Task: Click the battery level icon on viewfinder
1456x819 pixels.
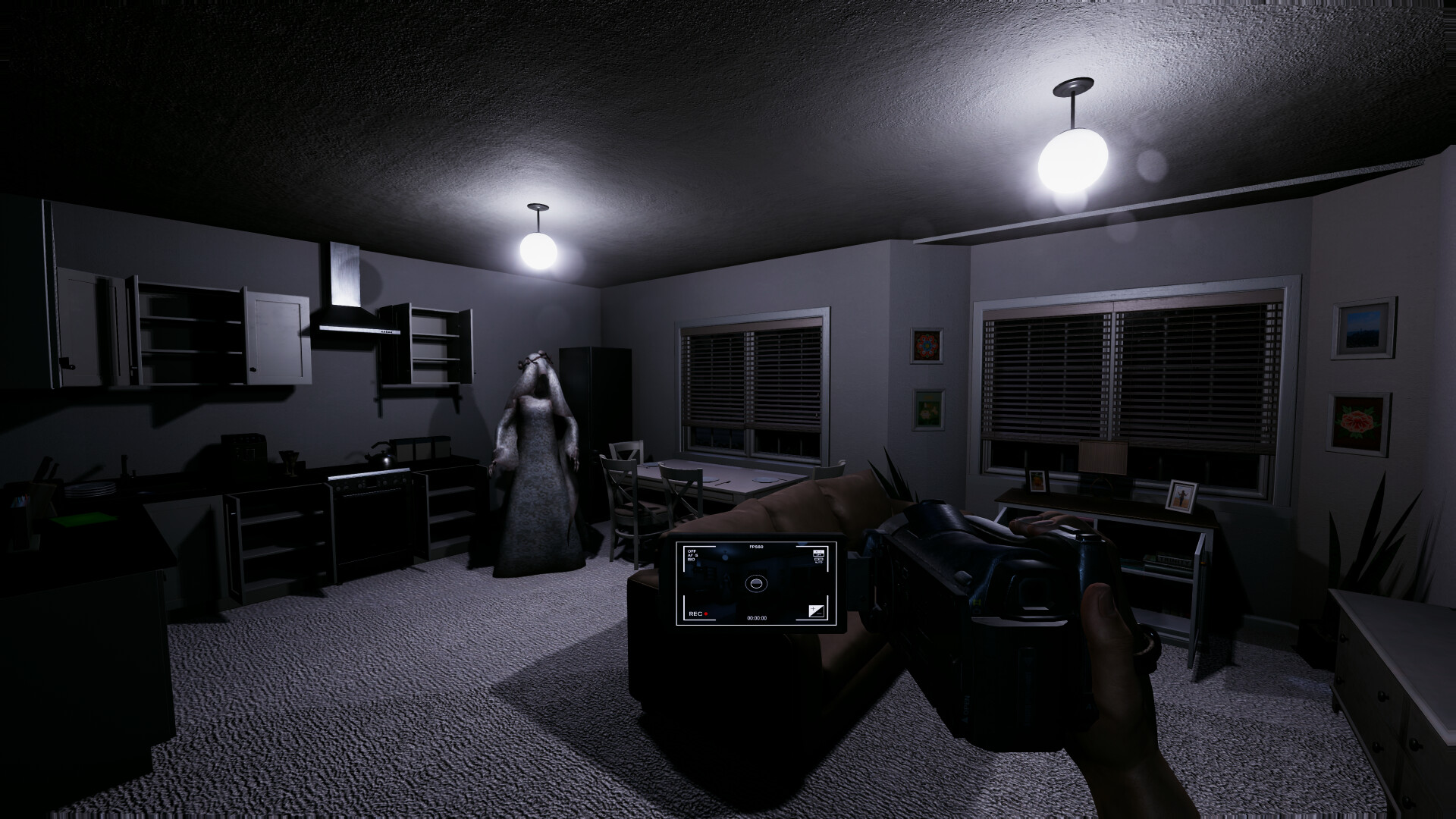Action: (819, 559)
